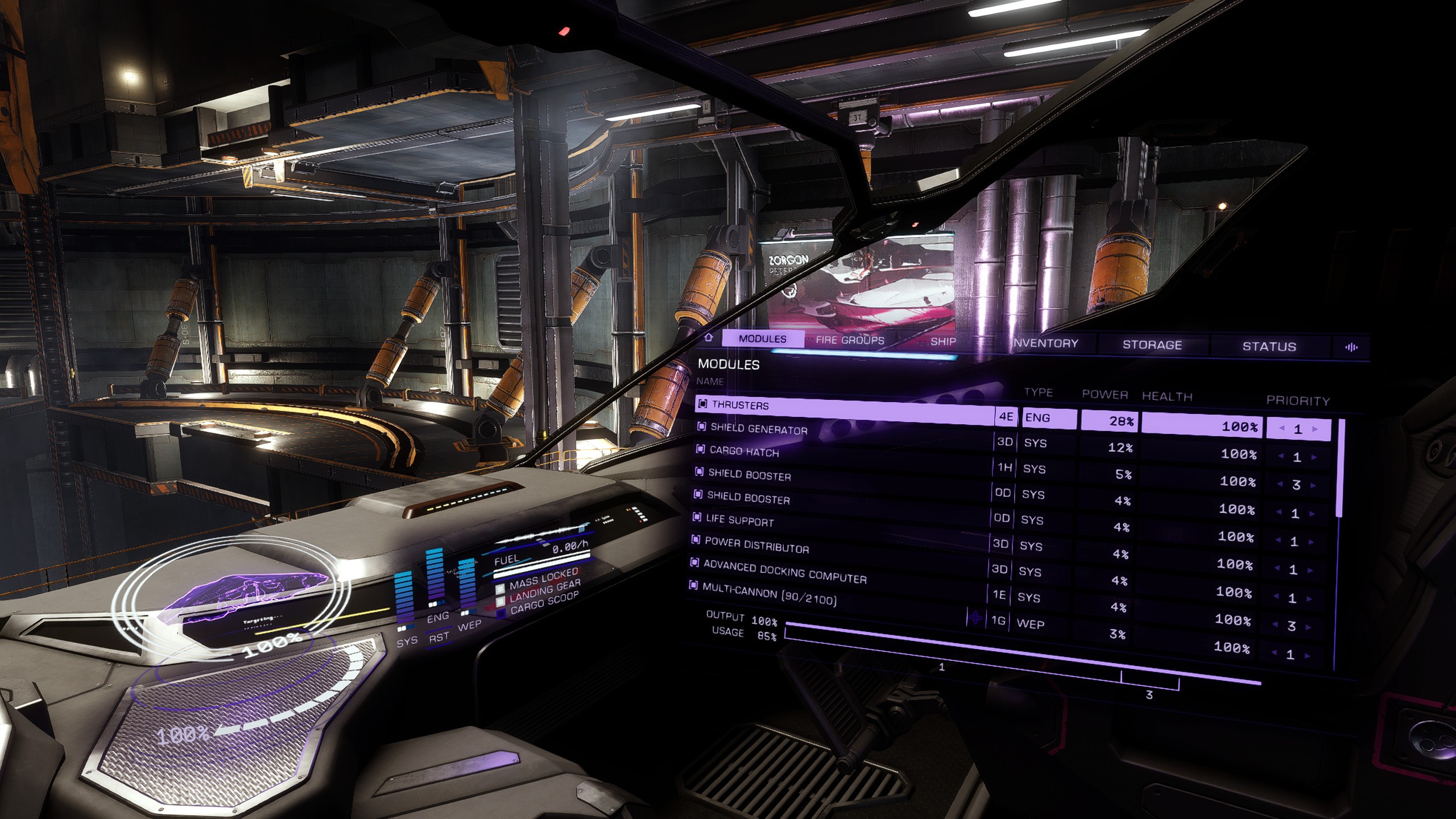This screenshot has width=1456, height=819.
Task: Open the Ship tab
Action: pos(943,341)
